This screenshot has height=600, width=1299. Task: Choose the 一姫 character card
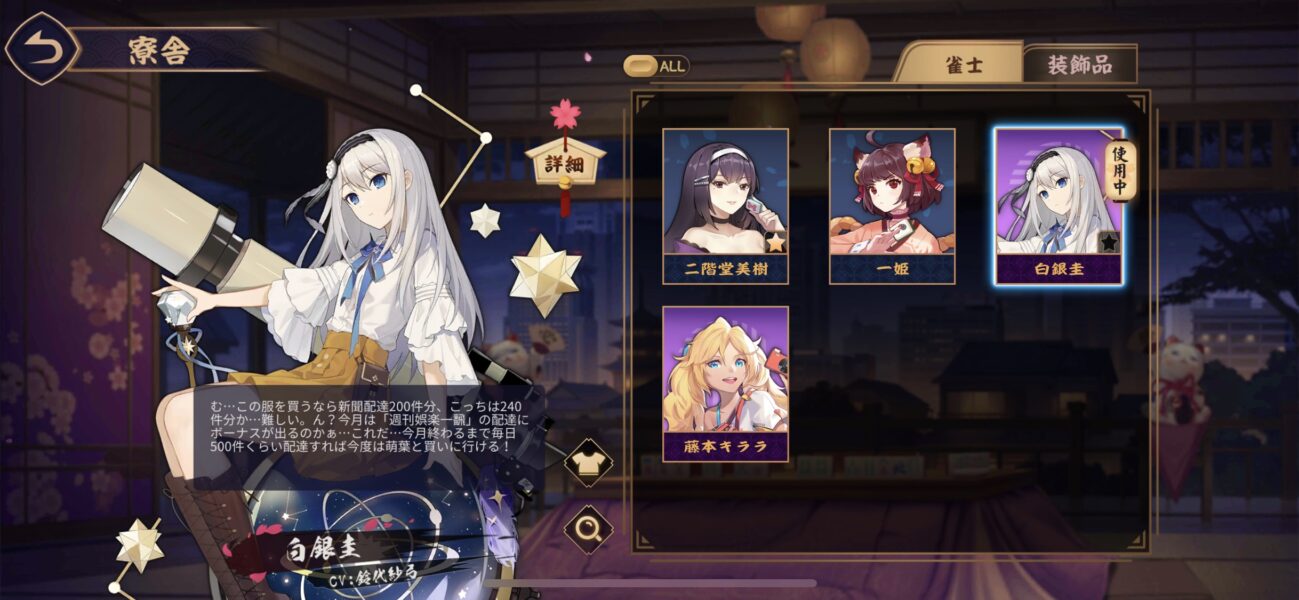pos(891,205)
